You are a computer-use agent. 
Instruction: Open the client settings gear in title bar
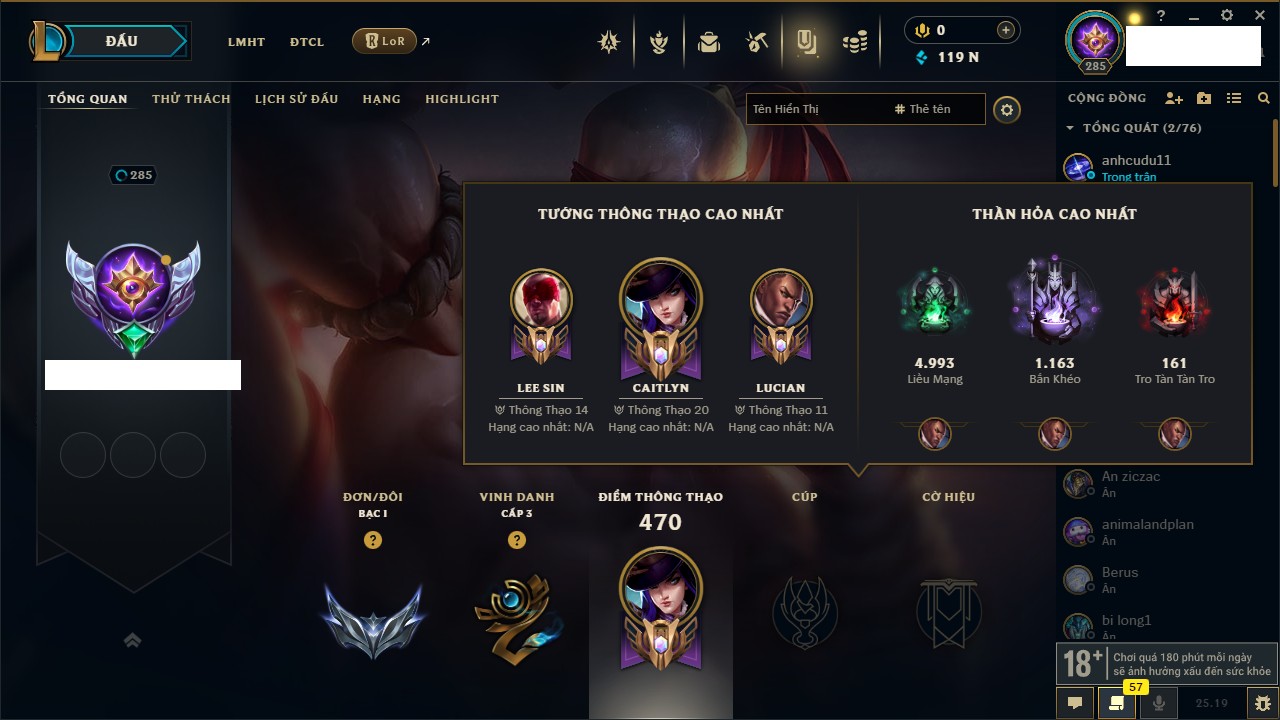1227,15
